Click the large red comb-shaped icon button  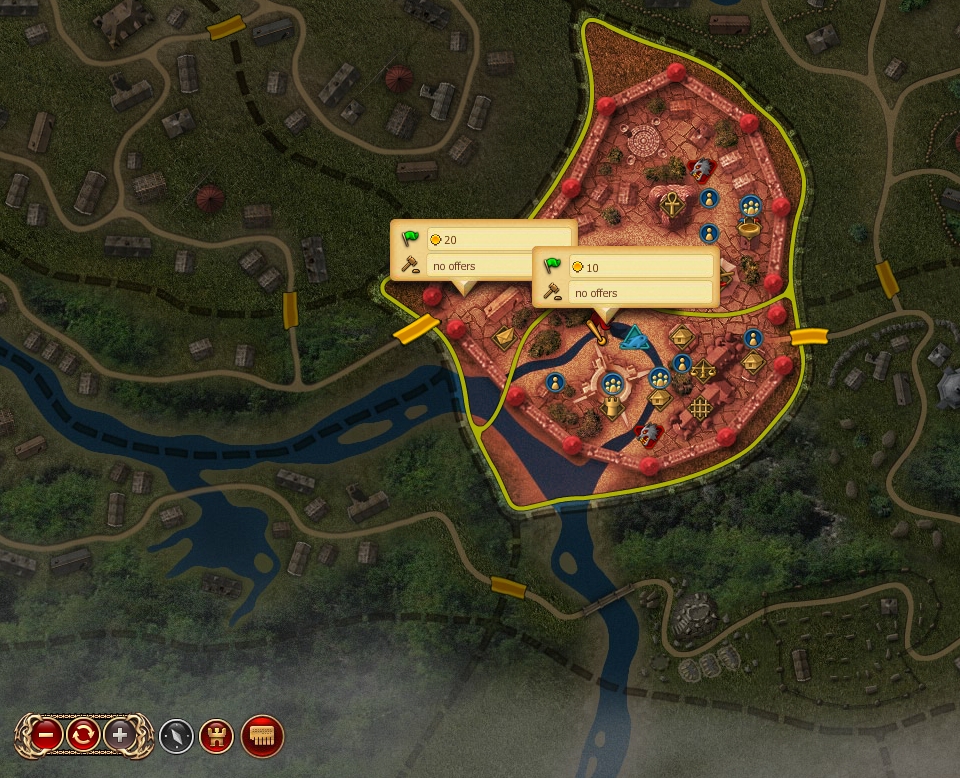point(263,736)
